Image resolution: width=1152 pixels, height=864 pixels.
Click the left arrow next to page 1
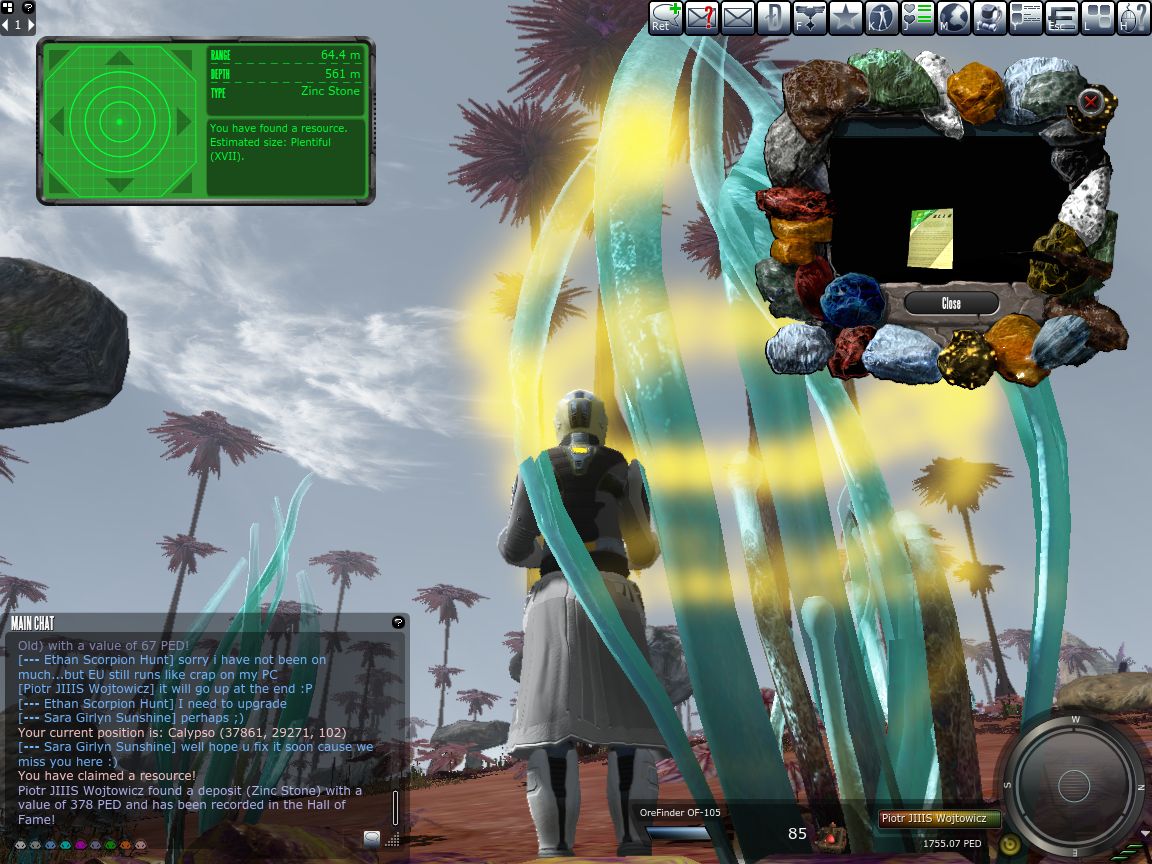(x=5, y=24)
